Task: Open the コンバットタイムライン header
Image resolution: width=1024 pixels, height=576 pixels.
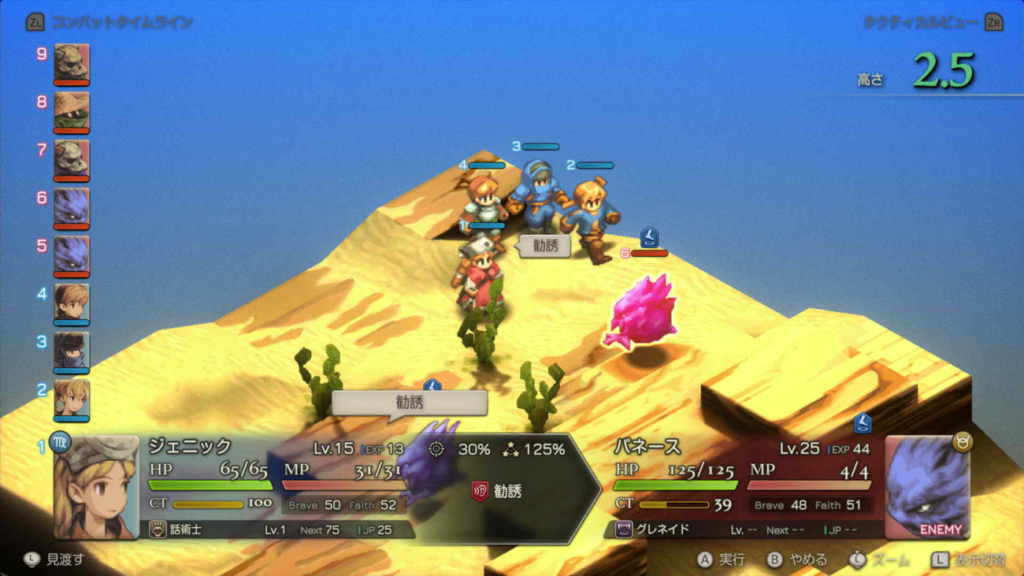Action: coord(110,22)
